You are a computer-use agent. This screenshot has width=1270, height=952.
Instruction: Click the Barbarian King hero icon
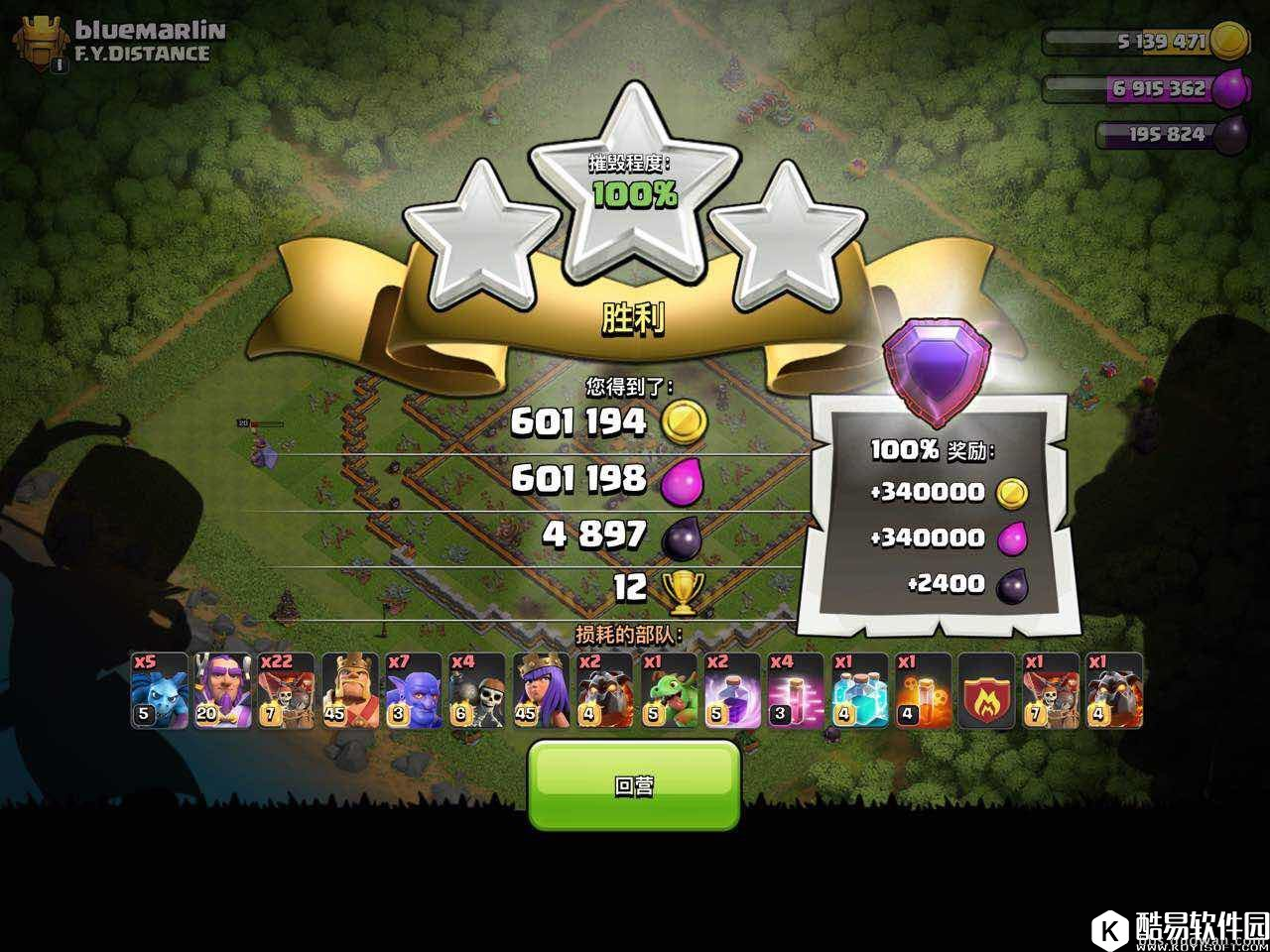tap(350, 691)
